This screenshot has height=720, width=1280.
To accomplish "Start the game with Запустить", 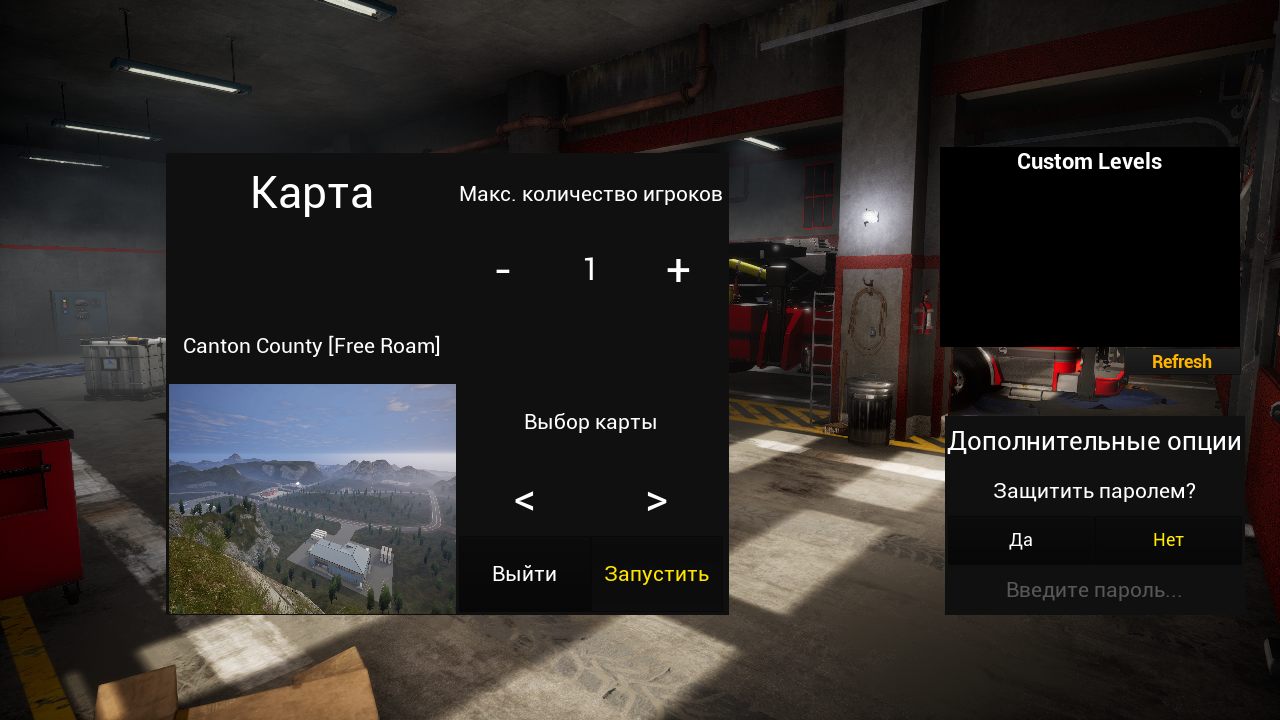I will coord(656,574).
